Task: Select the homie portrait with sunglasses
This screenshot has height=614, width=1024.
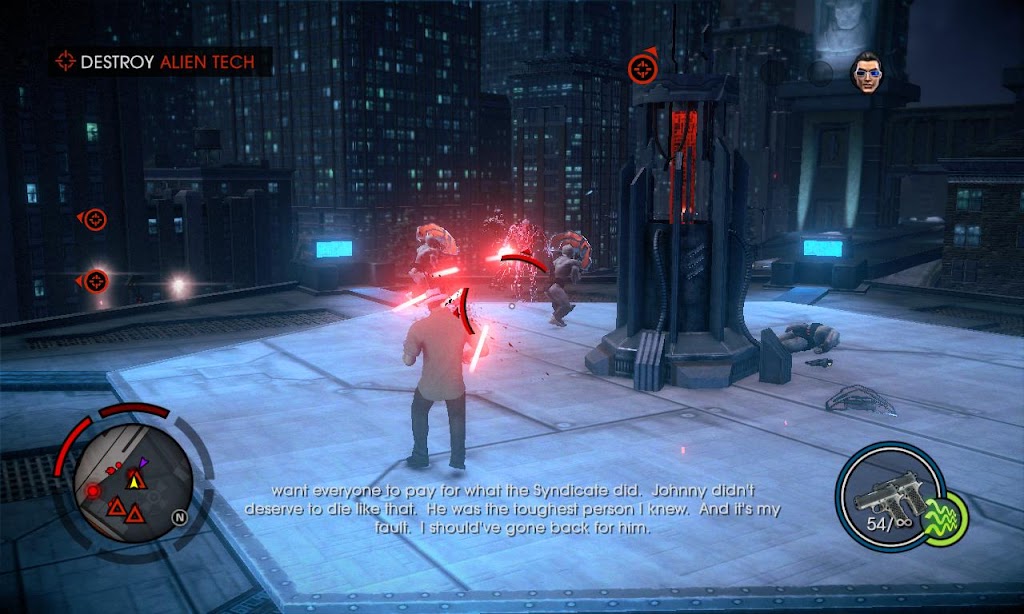Action: pos(866,71)
